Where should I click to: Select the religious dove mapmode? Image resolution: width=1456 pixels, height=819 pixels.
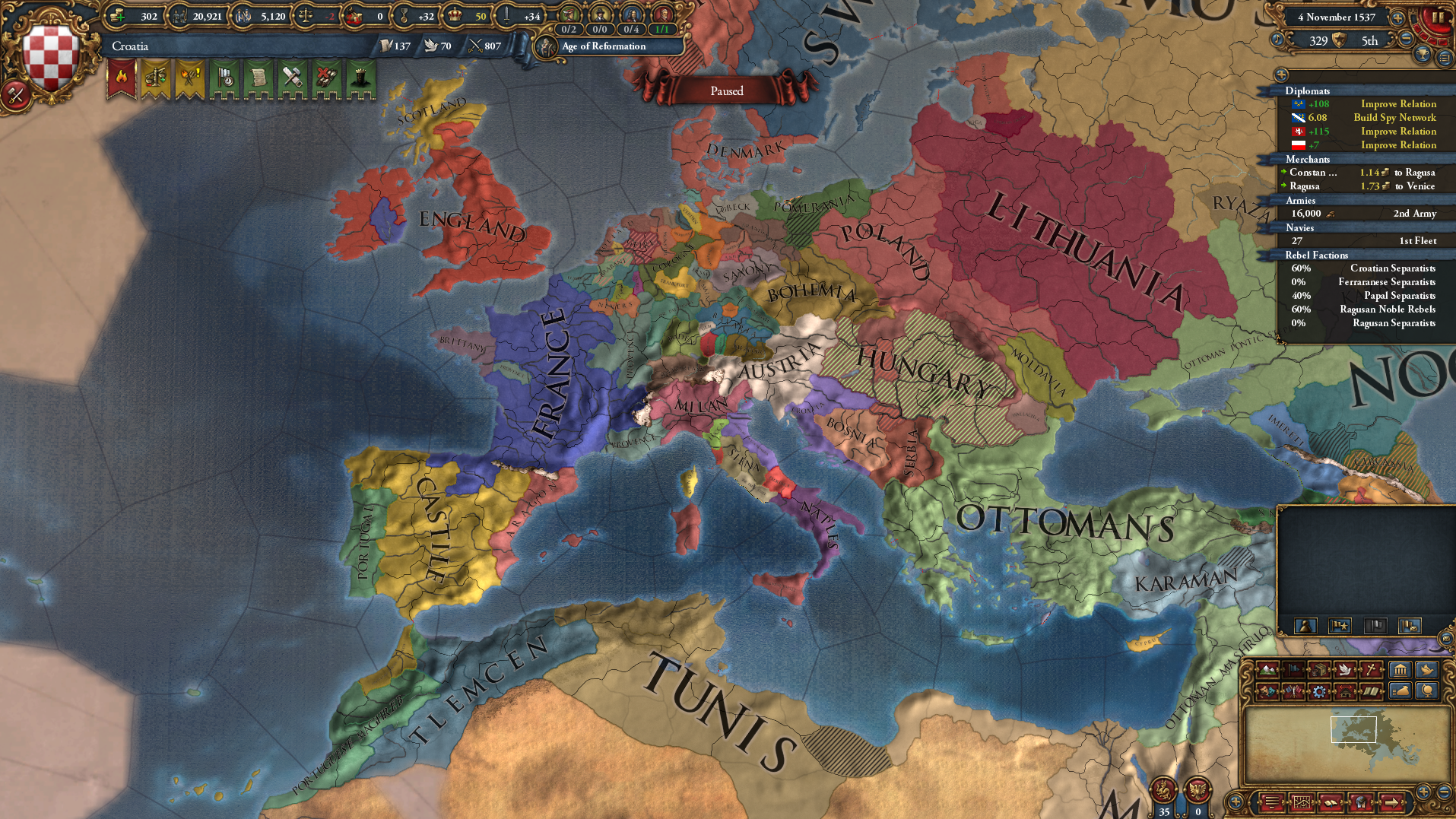pyautogui.click(x=1345, y=670)
